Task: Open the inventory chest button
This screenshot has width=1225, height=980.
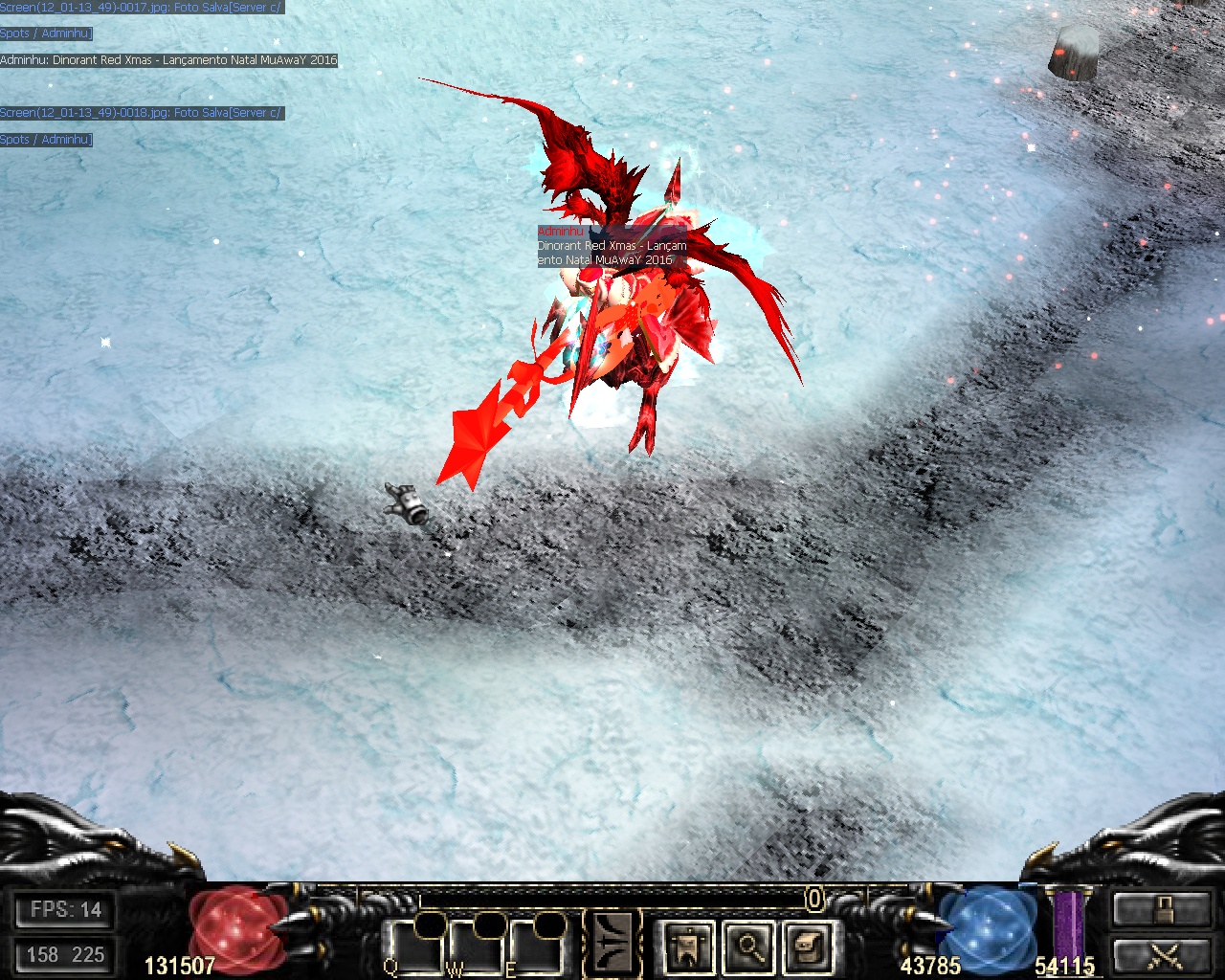Action: (809, 947)
